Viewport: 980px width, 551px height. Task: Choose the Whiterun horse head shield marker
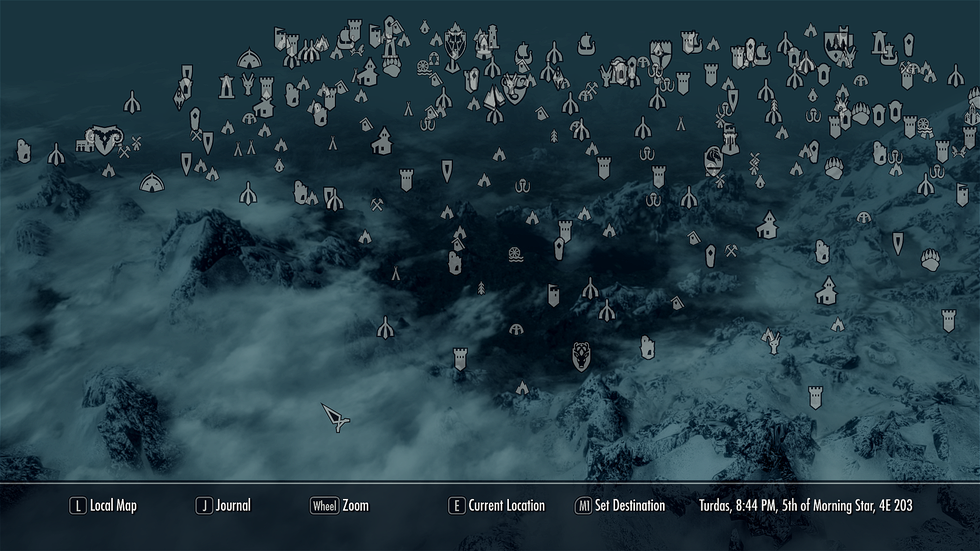(713, 159)
